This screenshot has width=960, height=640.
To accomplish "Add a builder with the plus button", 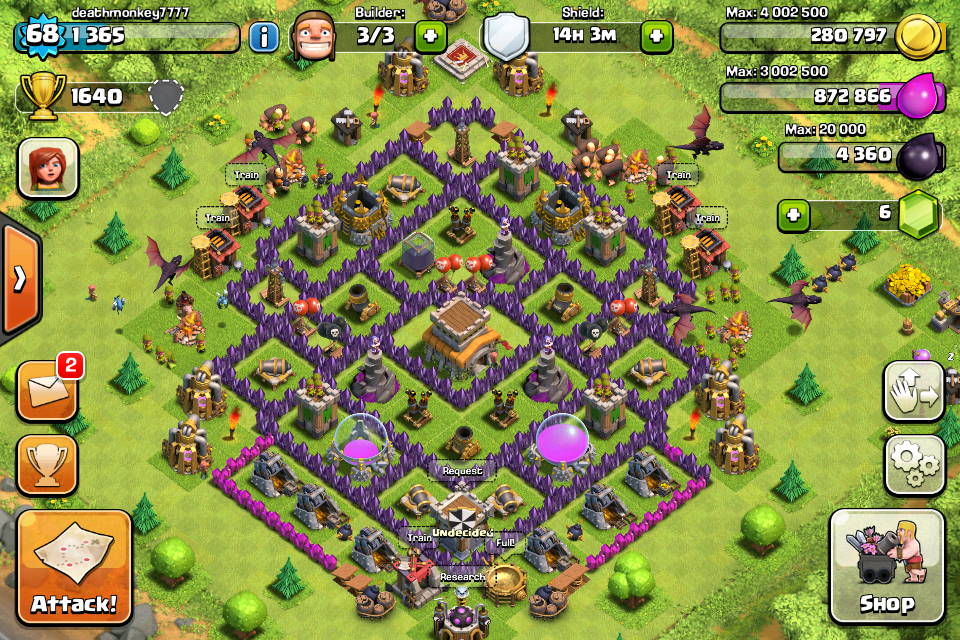I will [x=430, y=38].
